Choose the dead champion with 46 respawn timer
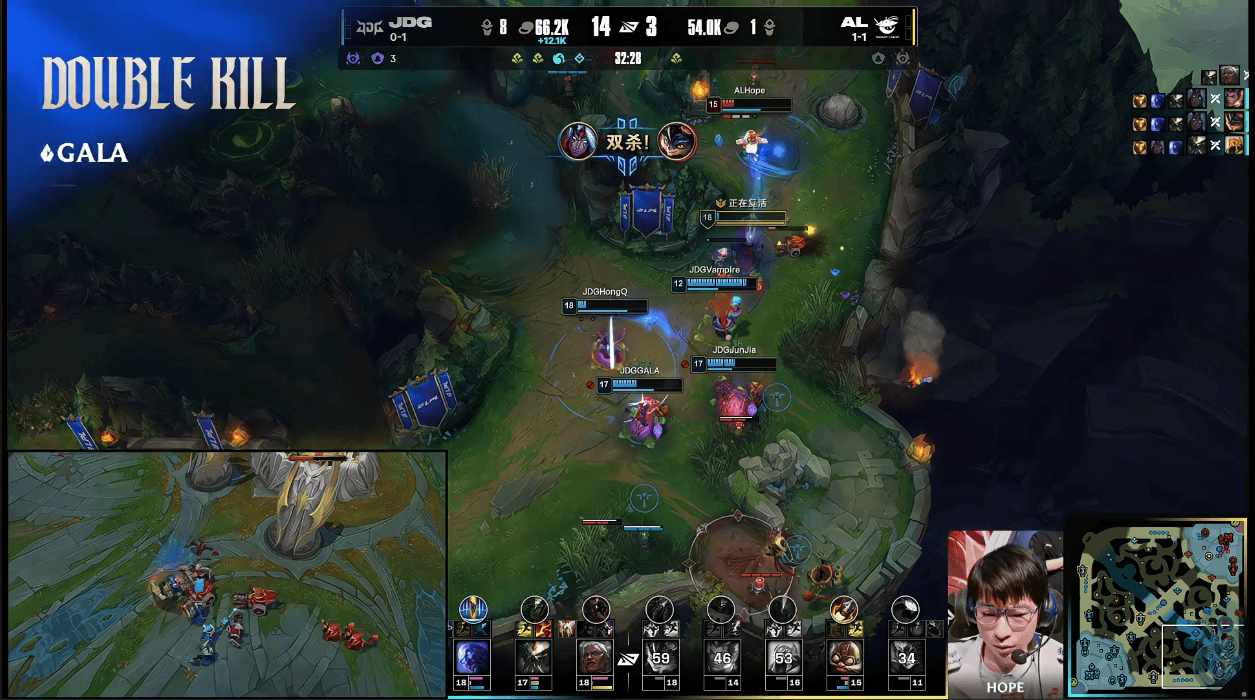Screen dimensions: 1255x700 pos(722,658)
